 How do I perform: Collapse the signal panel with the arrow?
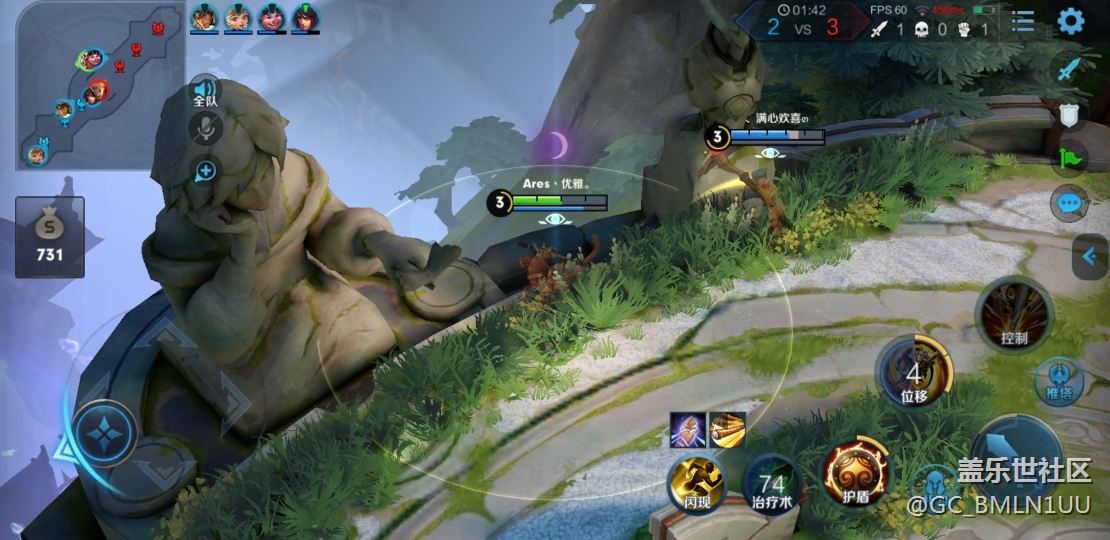[1090, 258]
